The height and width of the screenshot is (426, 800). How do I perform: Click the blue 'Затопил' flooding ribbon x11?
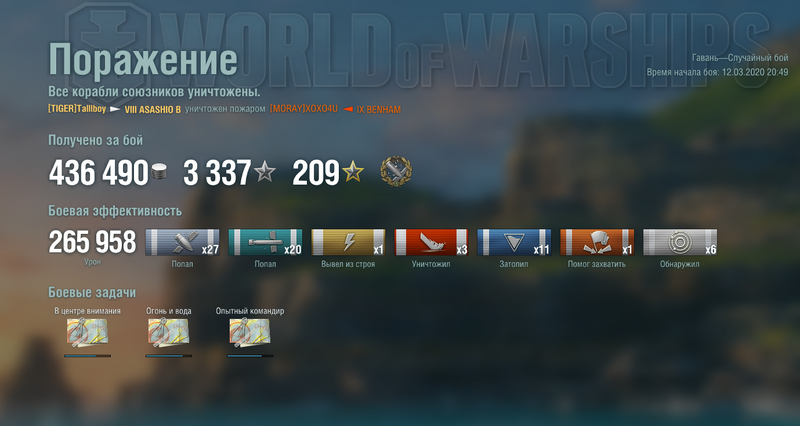coord(514,243)
